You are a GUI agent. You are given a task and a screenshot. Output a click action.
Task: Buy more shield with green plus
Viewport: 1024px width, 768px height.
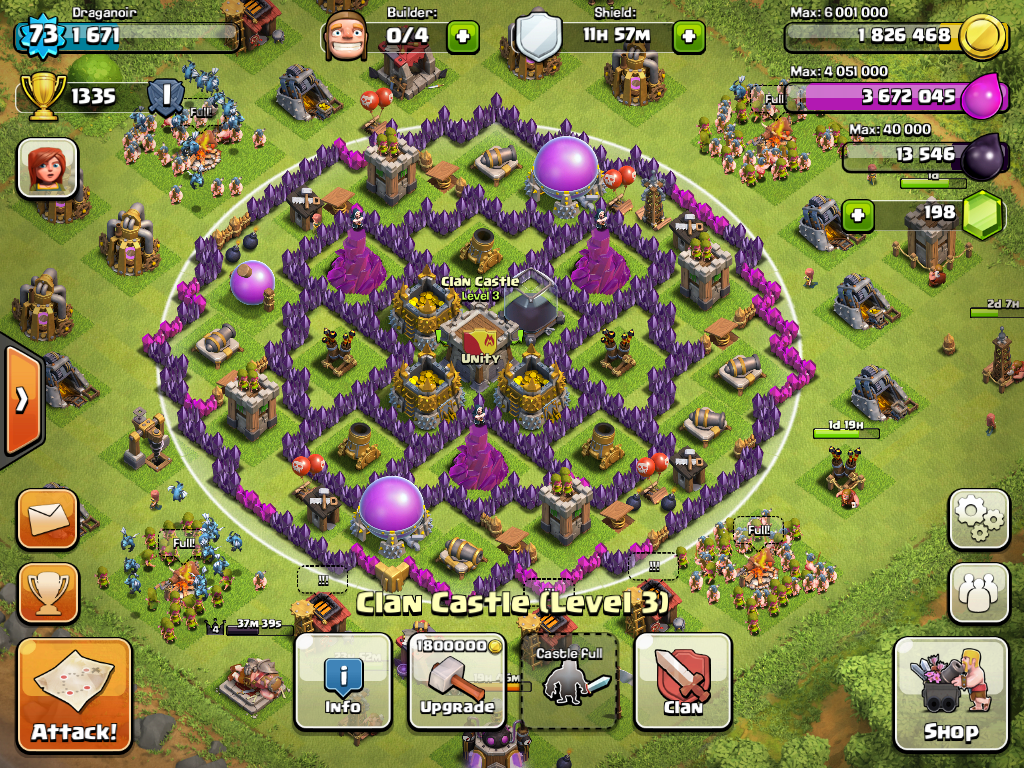(688, 37)
